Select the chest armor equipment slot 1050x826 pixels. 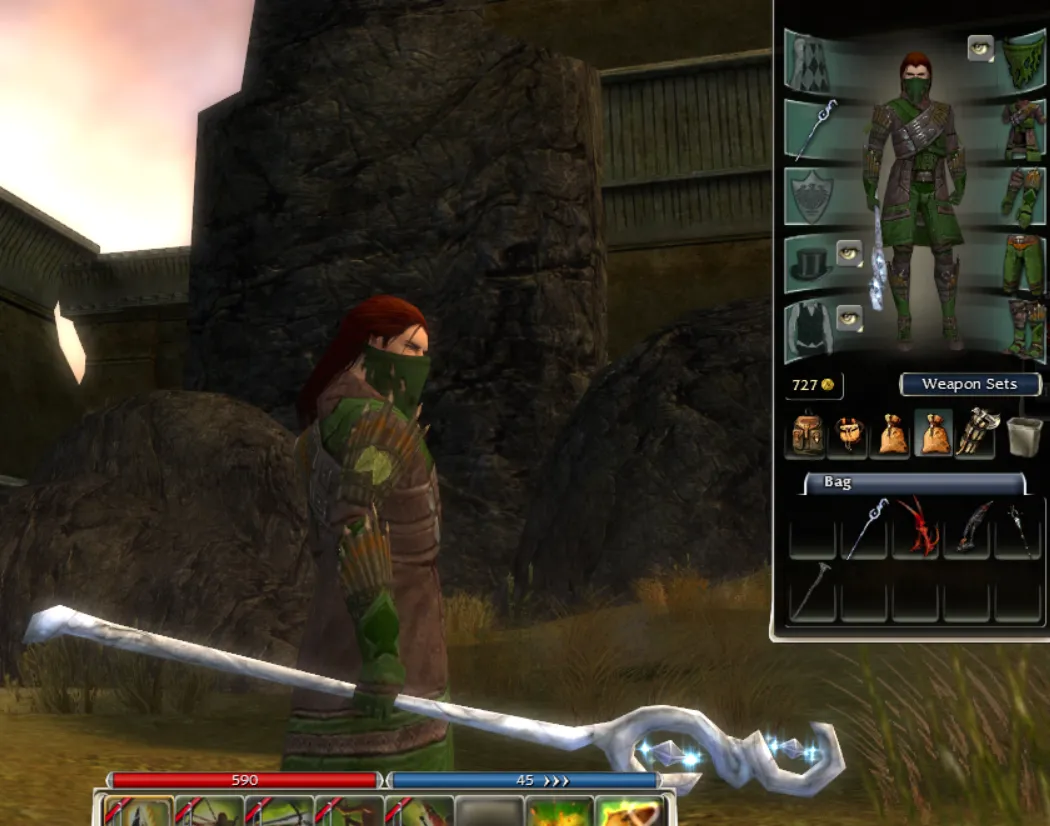pos(1024,128)
